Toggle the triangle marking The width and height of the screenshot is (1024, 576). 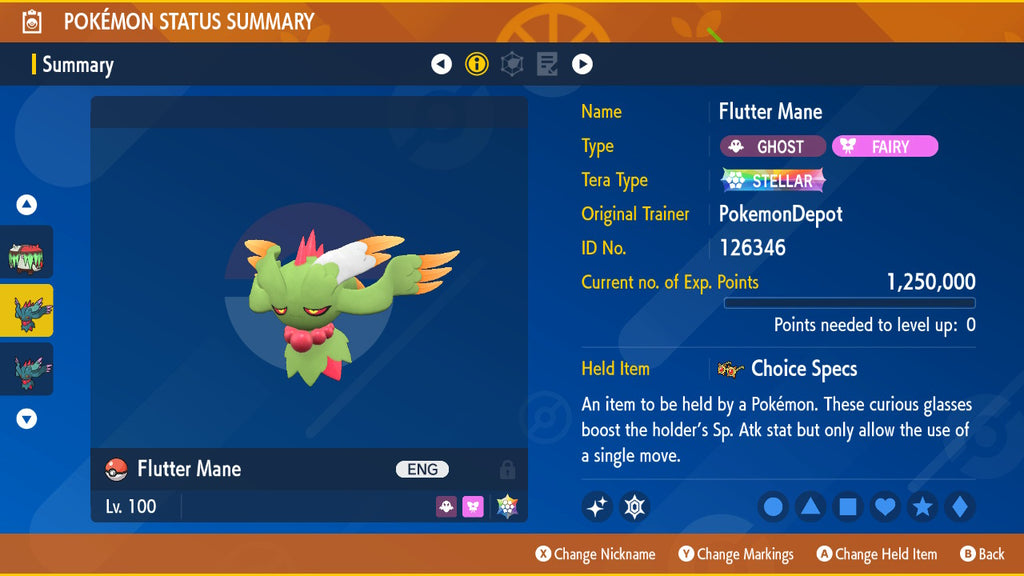tap(810, 507)
